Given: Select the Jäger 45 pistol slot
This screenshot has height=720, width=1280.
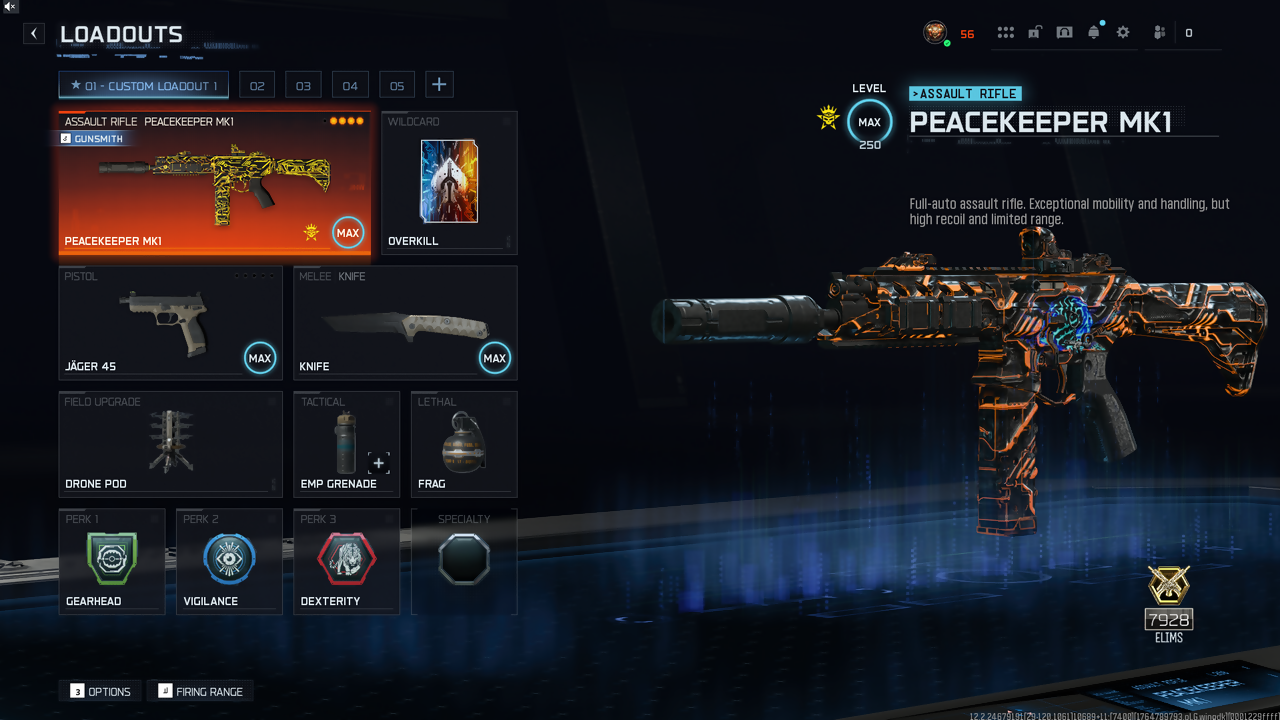Looking at the screenshot, I should [x=170, y=322].
